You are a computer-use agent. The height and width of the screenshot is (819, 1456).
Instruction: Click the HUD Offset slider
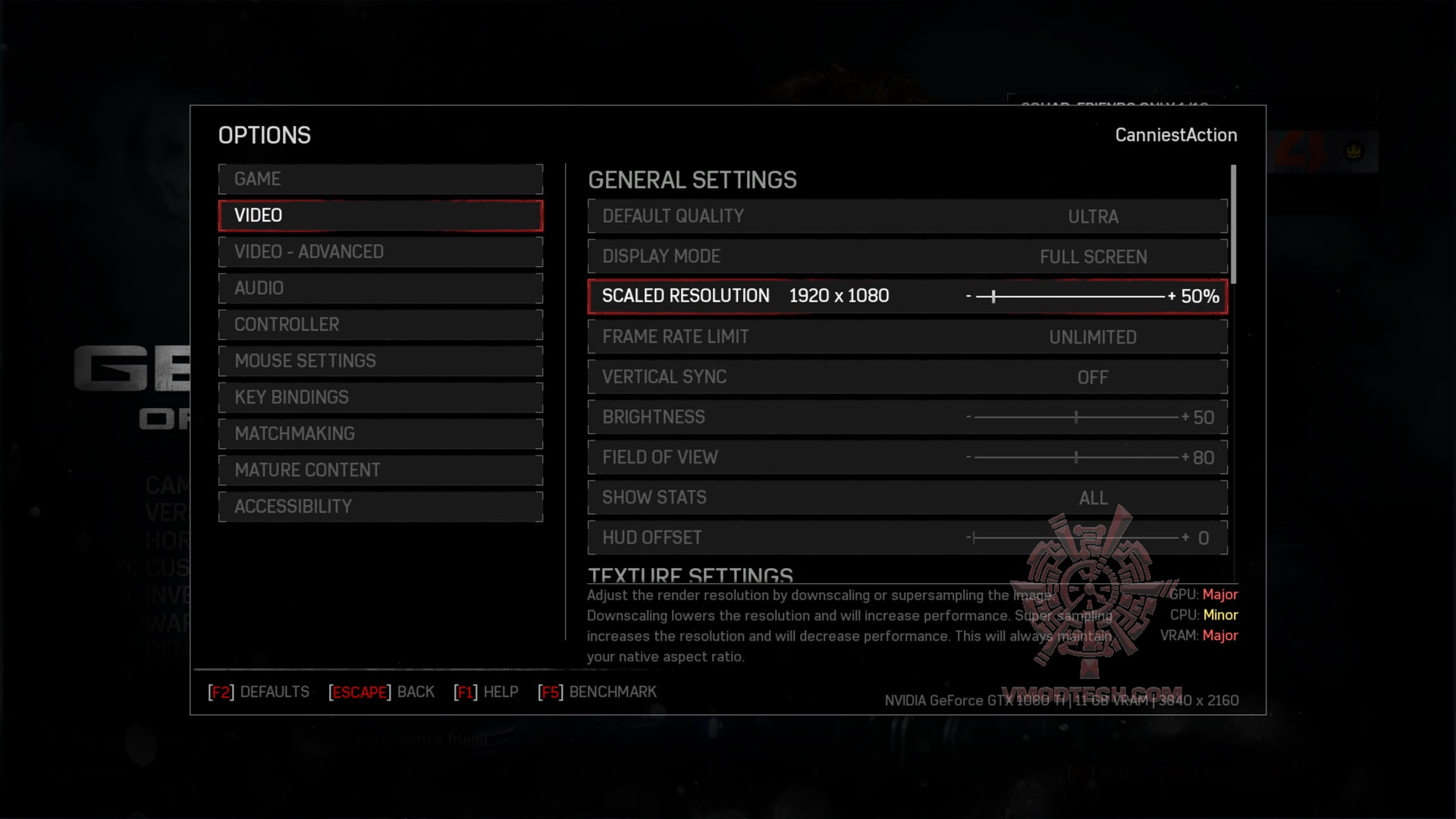(1075, 538)
